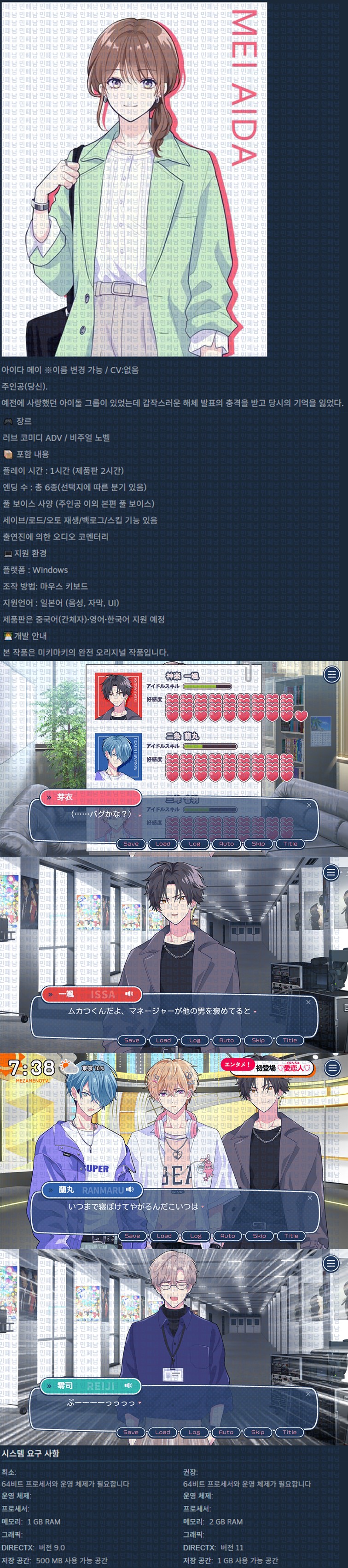Save the game under Reiji's dialogue
Viewport: 348px width, 1568px height.
click(131, 1432)
